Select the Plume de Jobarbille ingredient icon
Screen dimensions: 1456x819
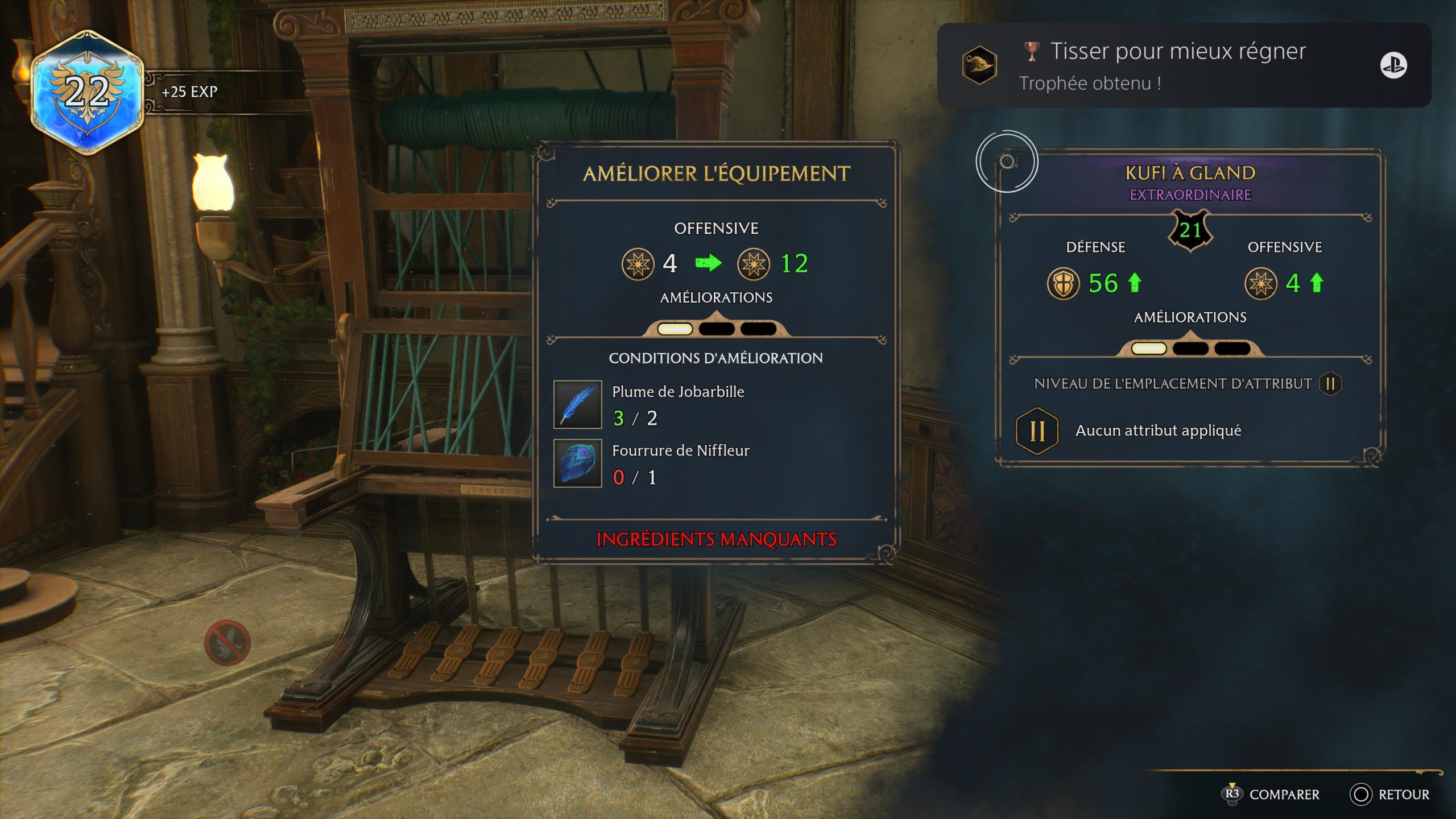(577, 404)
